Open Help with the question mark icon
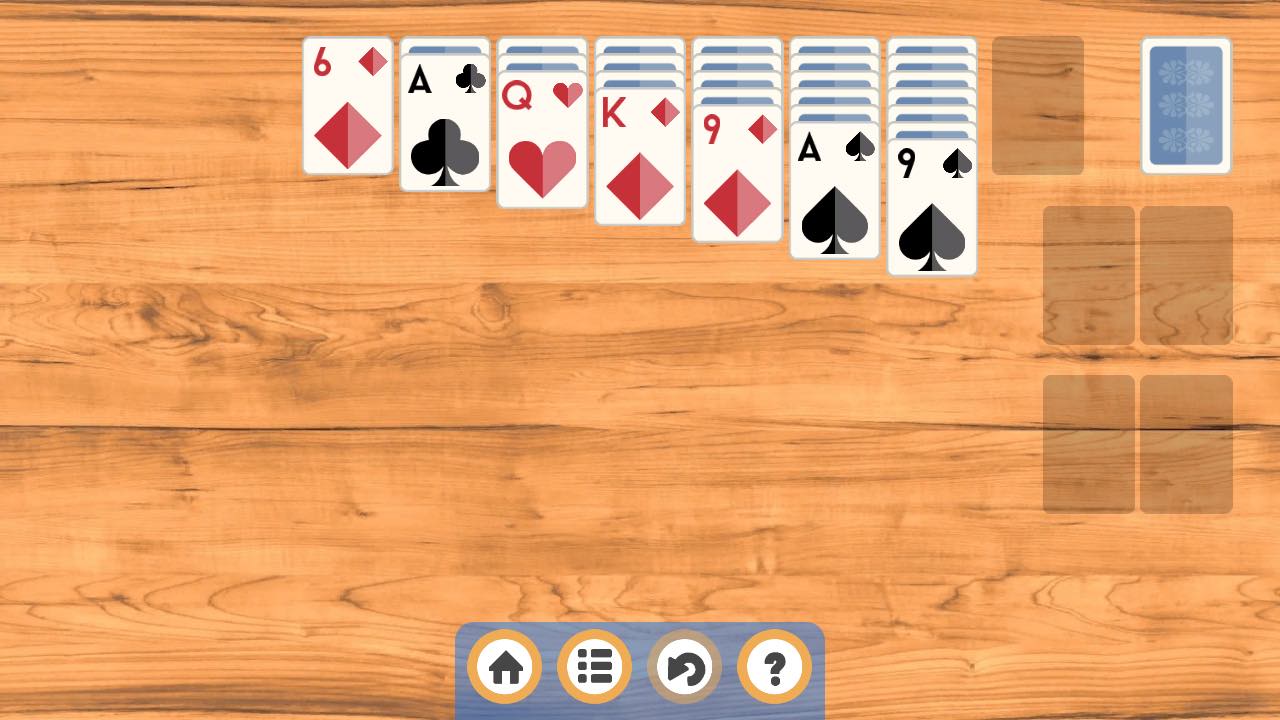 pos(774,666)
